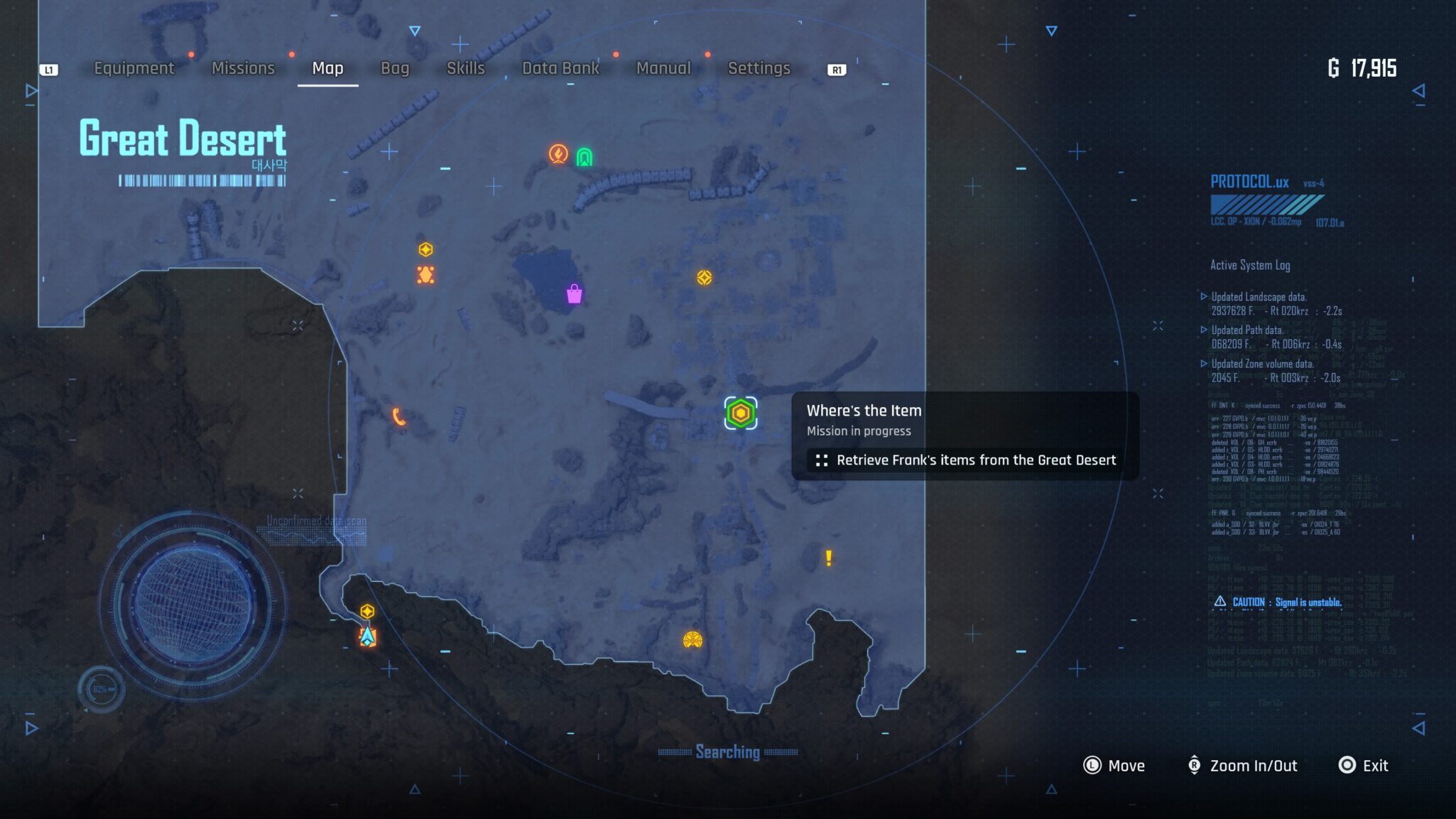The image size is (1456, 819).
Task: Click the pink shopping bag map marker
Action: (x=574, y=294)
